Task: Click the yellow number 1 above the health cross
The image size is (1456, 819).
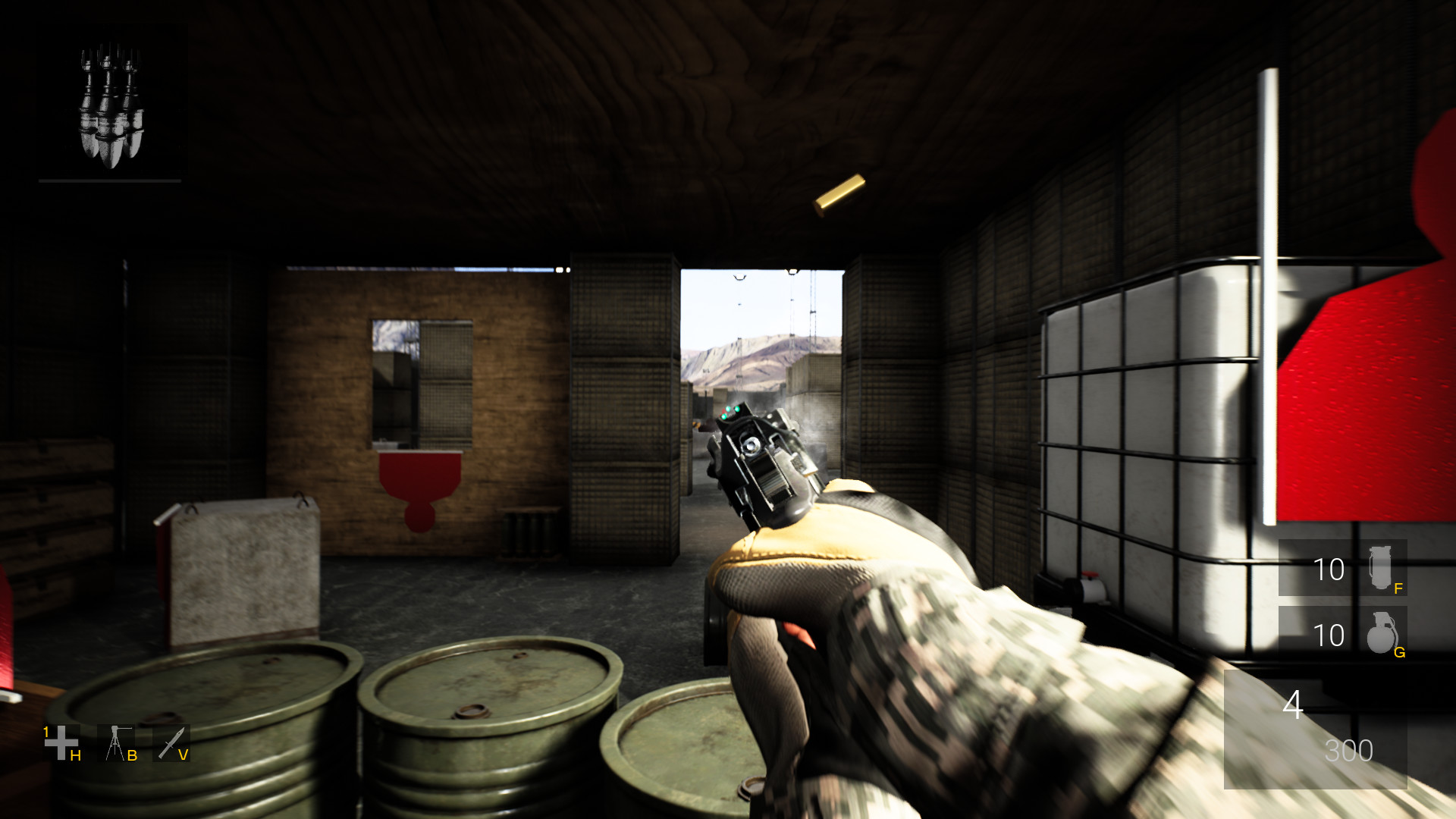Action: [x=45, y=733]
